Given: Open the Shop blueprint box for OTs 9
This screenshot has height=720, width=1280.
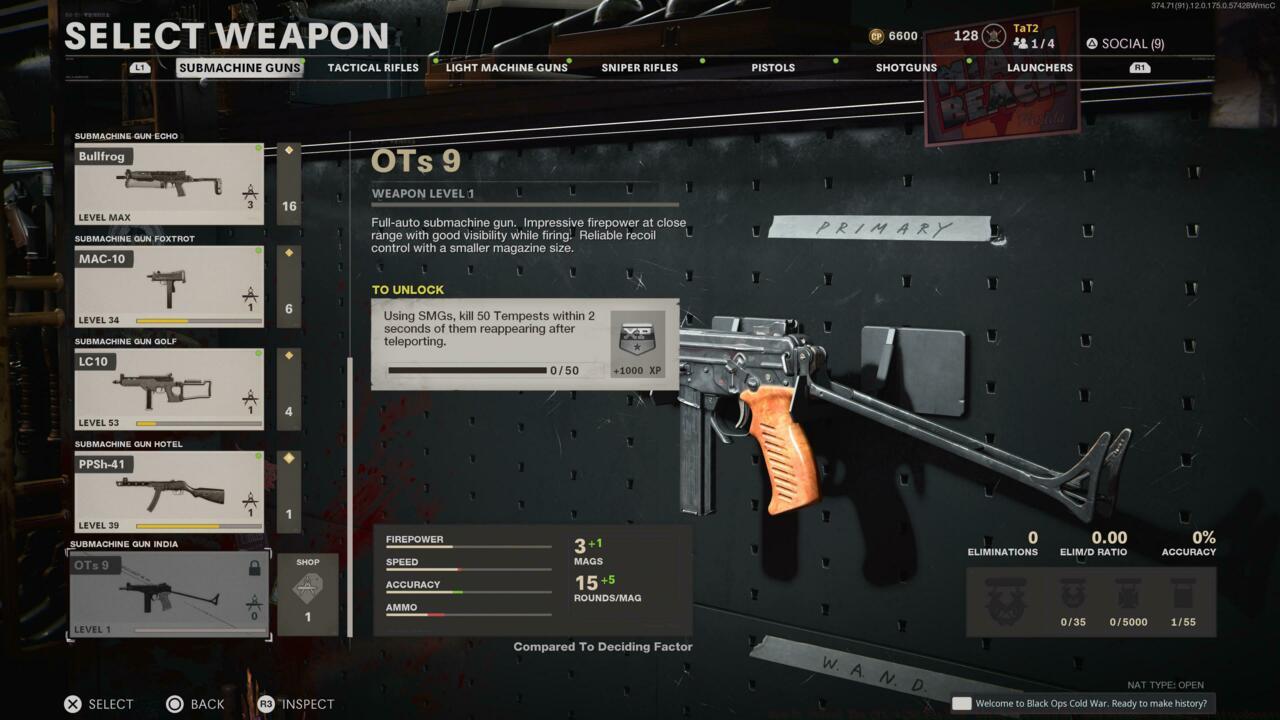Looking at the screenshot, I should (307, 594).
